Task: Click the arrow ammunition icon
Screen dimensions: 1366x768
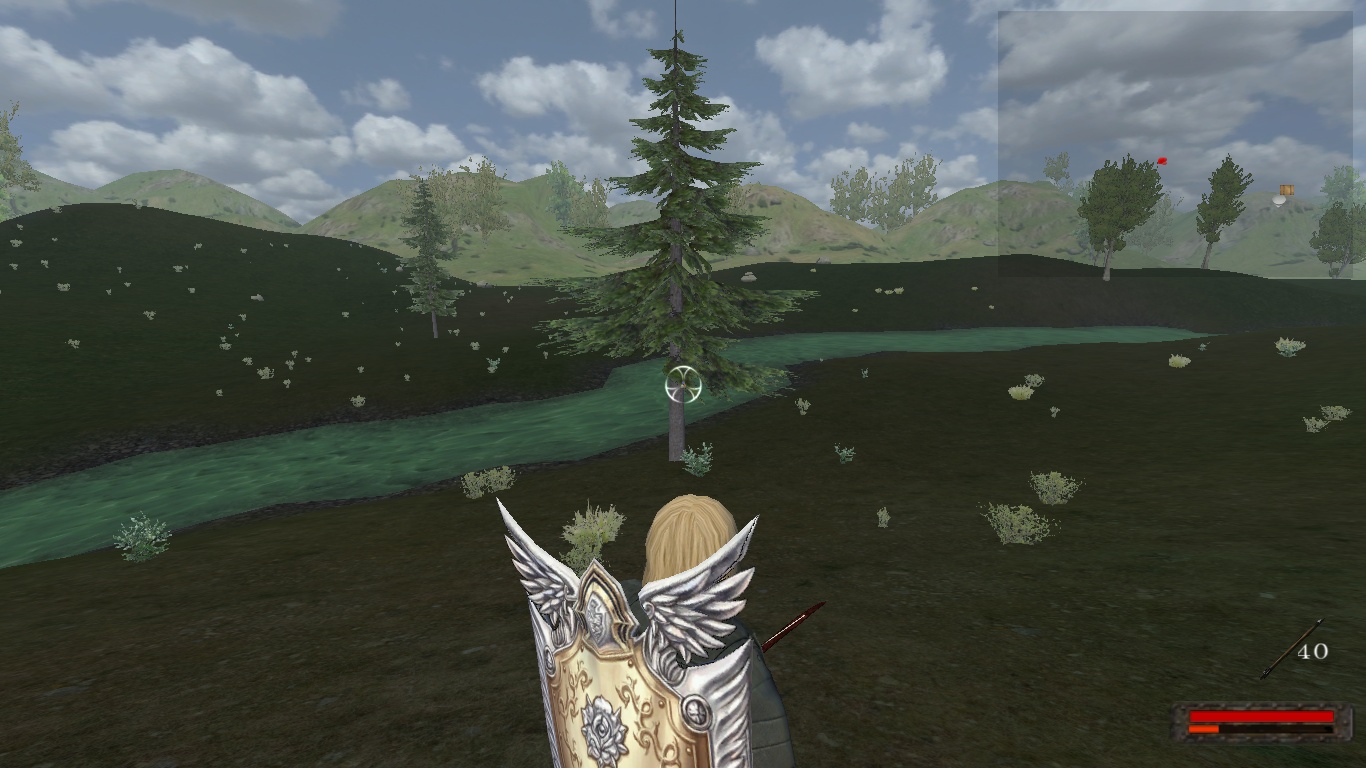Action: pos(1290,649)
